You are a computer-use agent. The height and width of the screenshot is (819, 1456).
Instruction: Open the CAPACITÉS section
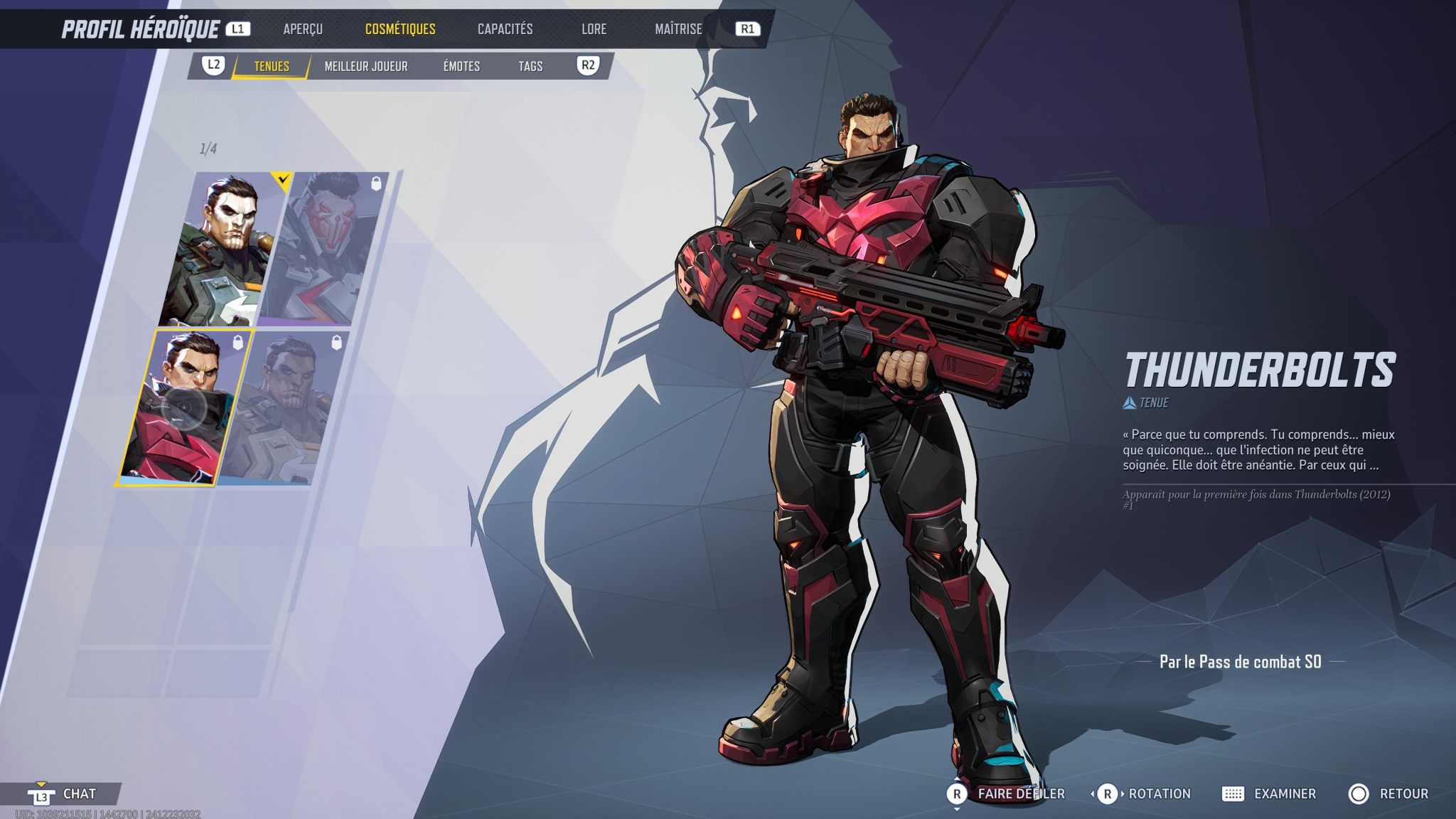coord(507,29)
